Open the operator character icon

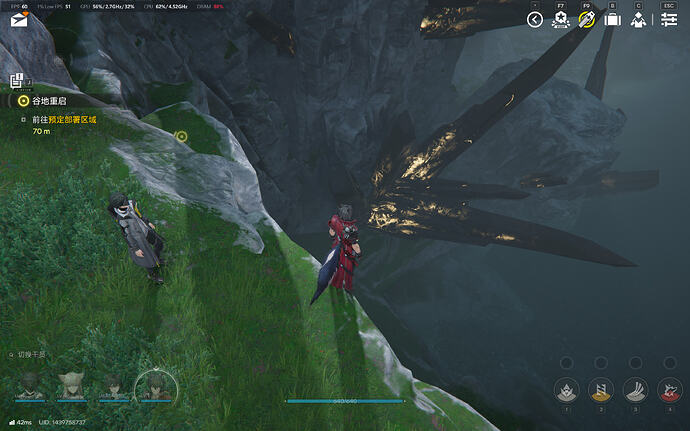pos(638,20)
